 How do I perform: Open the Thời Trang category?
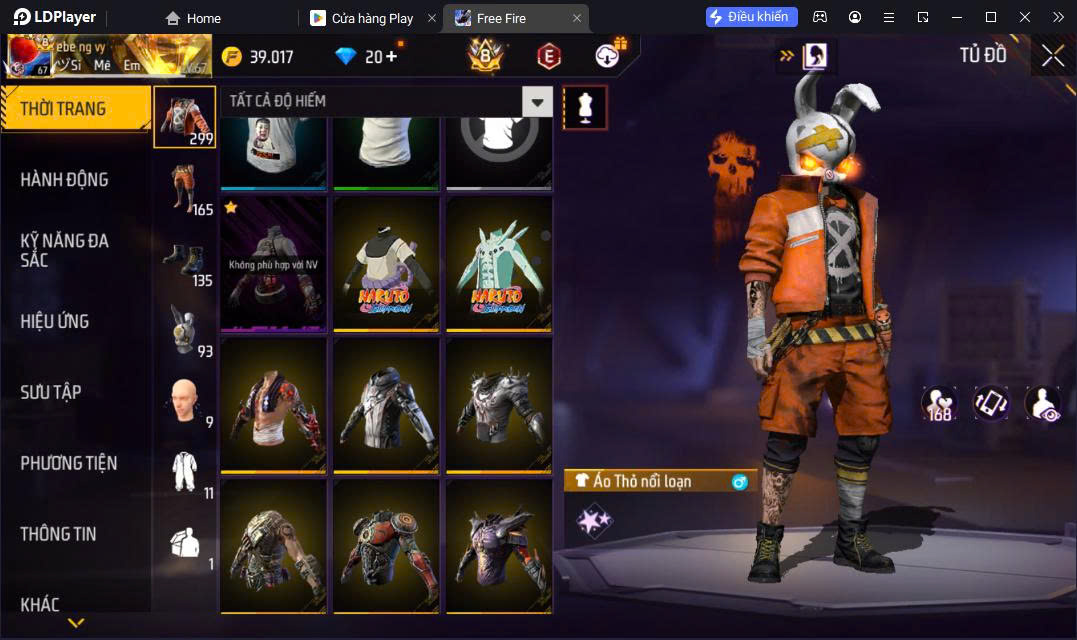pyautogui.click(x=75, y=109)
